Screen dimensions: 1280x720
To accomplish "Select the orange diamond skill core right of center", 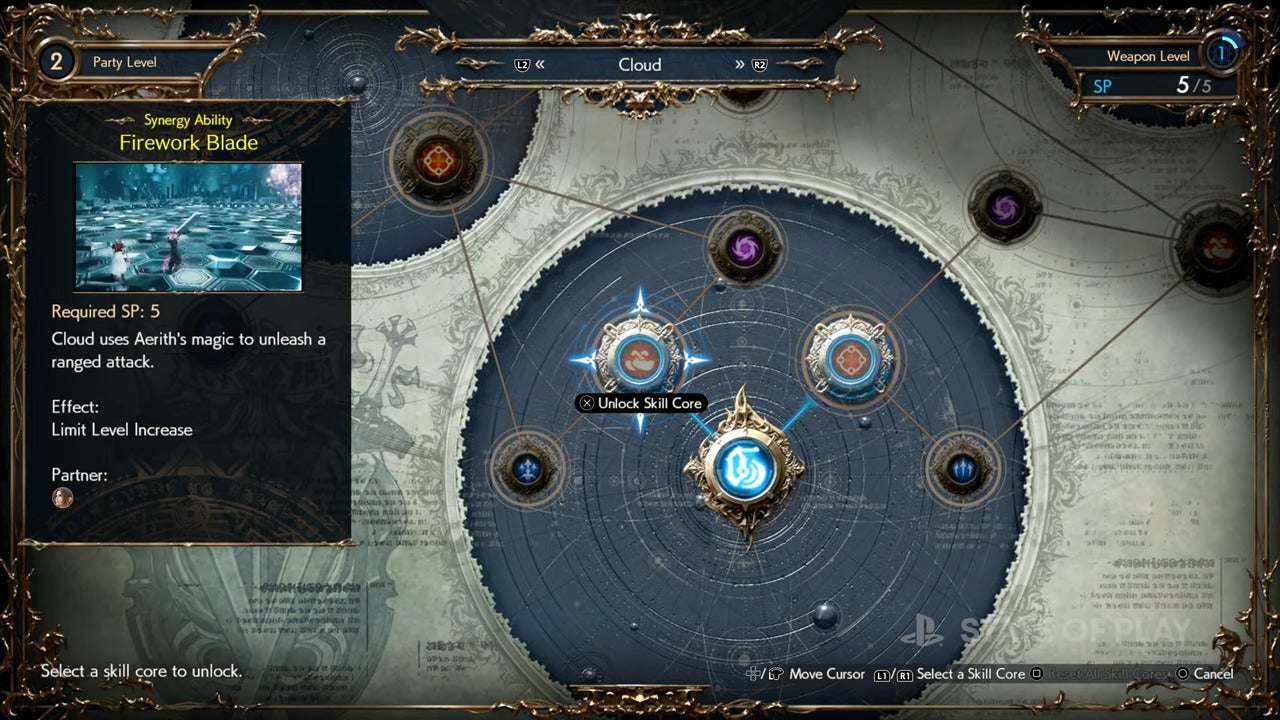I will click(849, 357).
